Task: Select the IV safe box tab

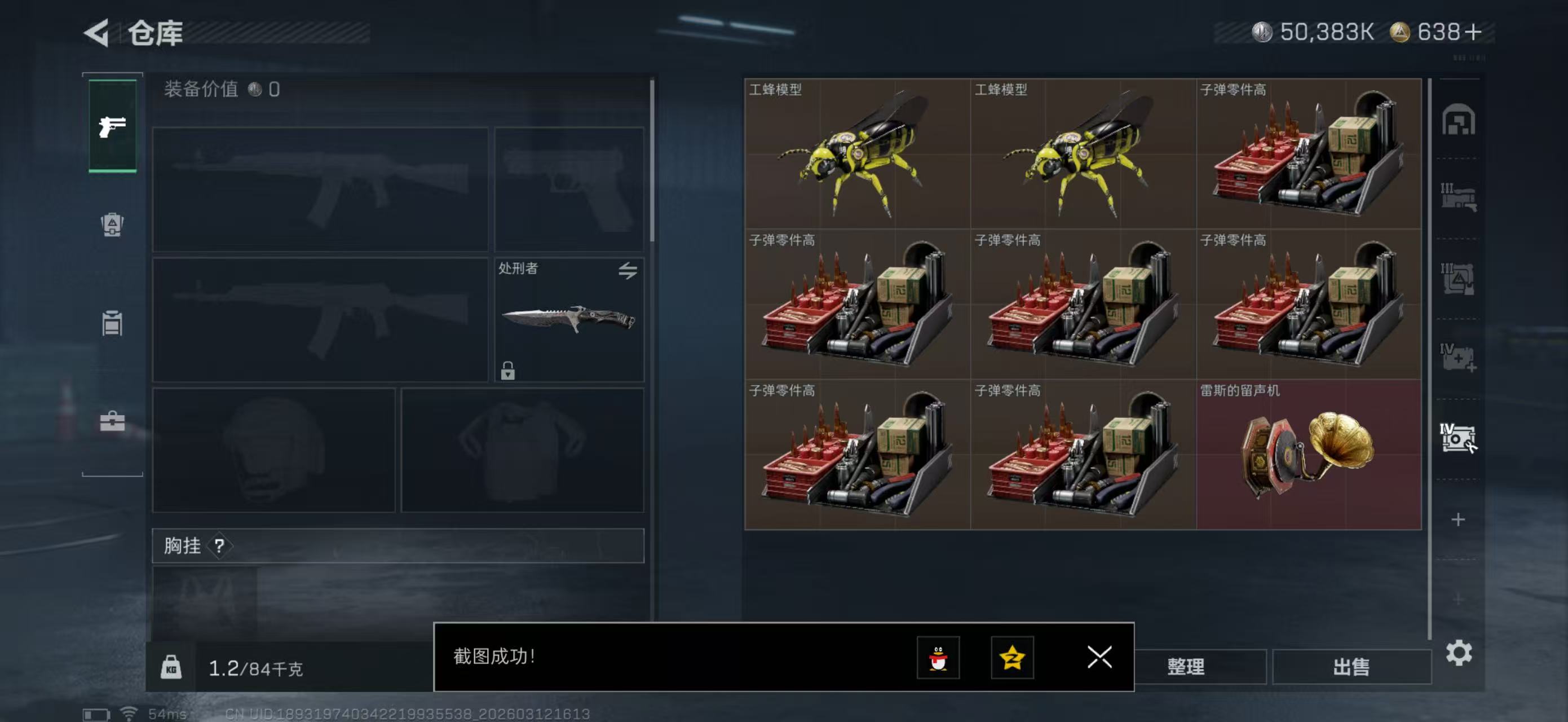Action: [1458, 438]
